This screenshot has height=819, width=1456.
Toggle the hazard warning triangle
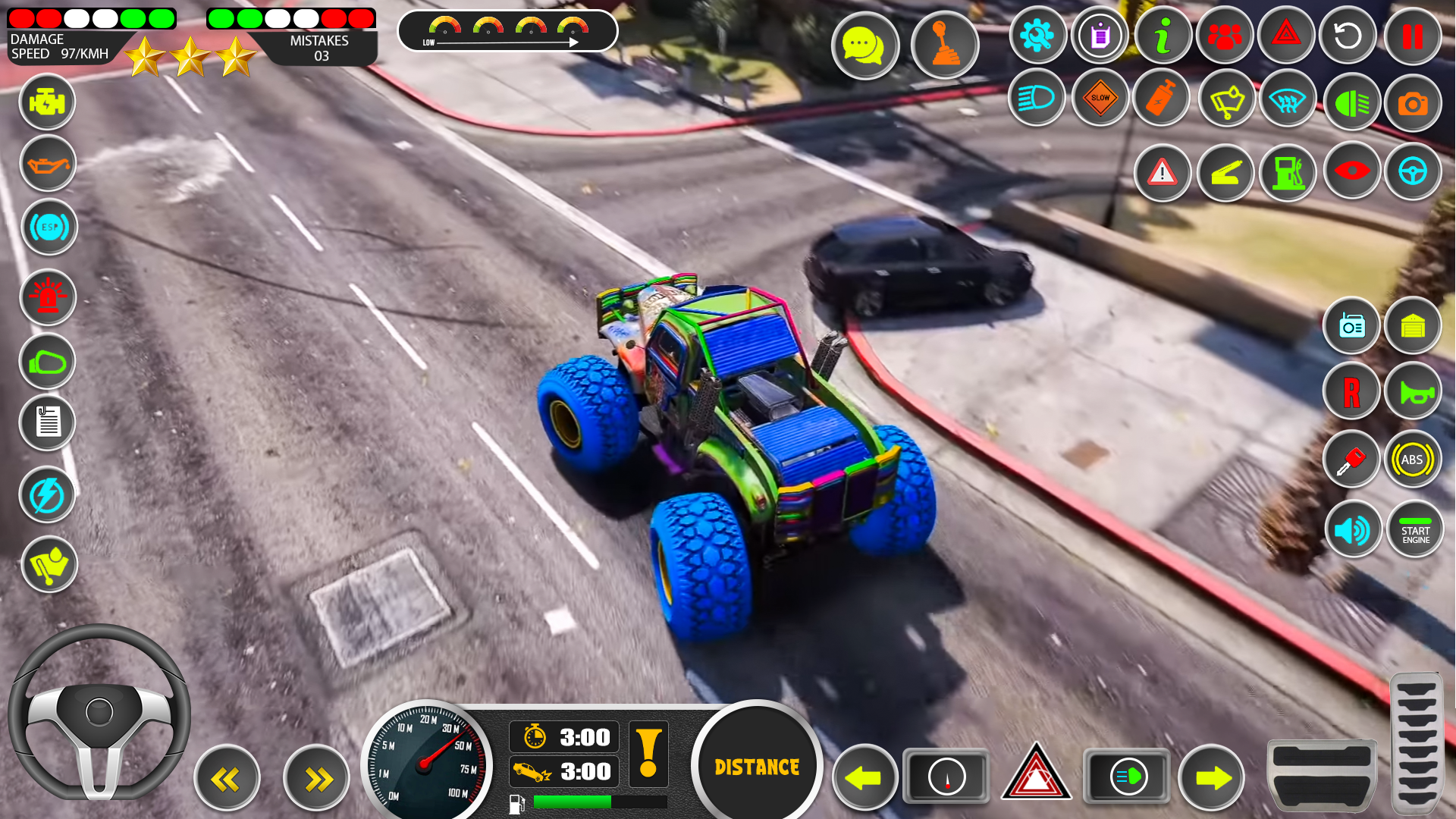pyautogui.click(x=1285, y=35)
